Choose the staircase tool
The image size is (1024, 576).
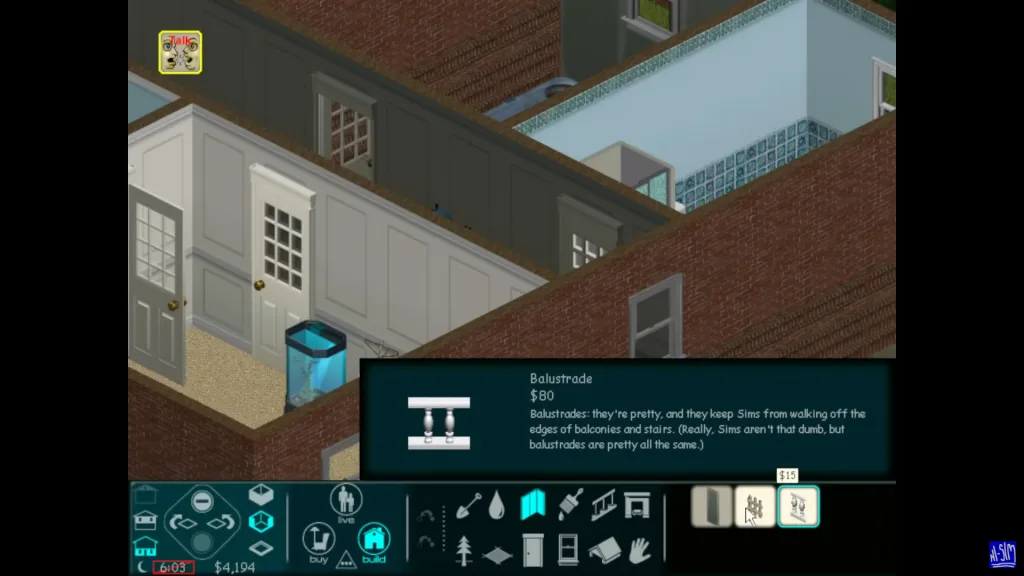coord(603,505)
